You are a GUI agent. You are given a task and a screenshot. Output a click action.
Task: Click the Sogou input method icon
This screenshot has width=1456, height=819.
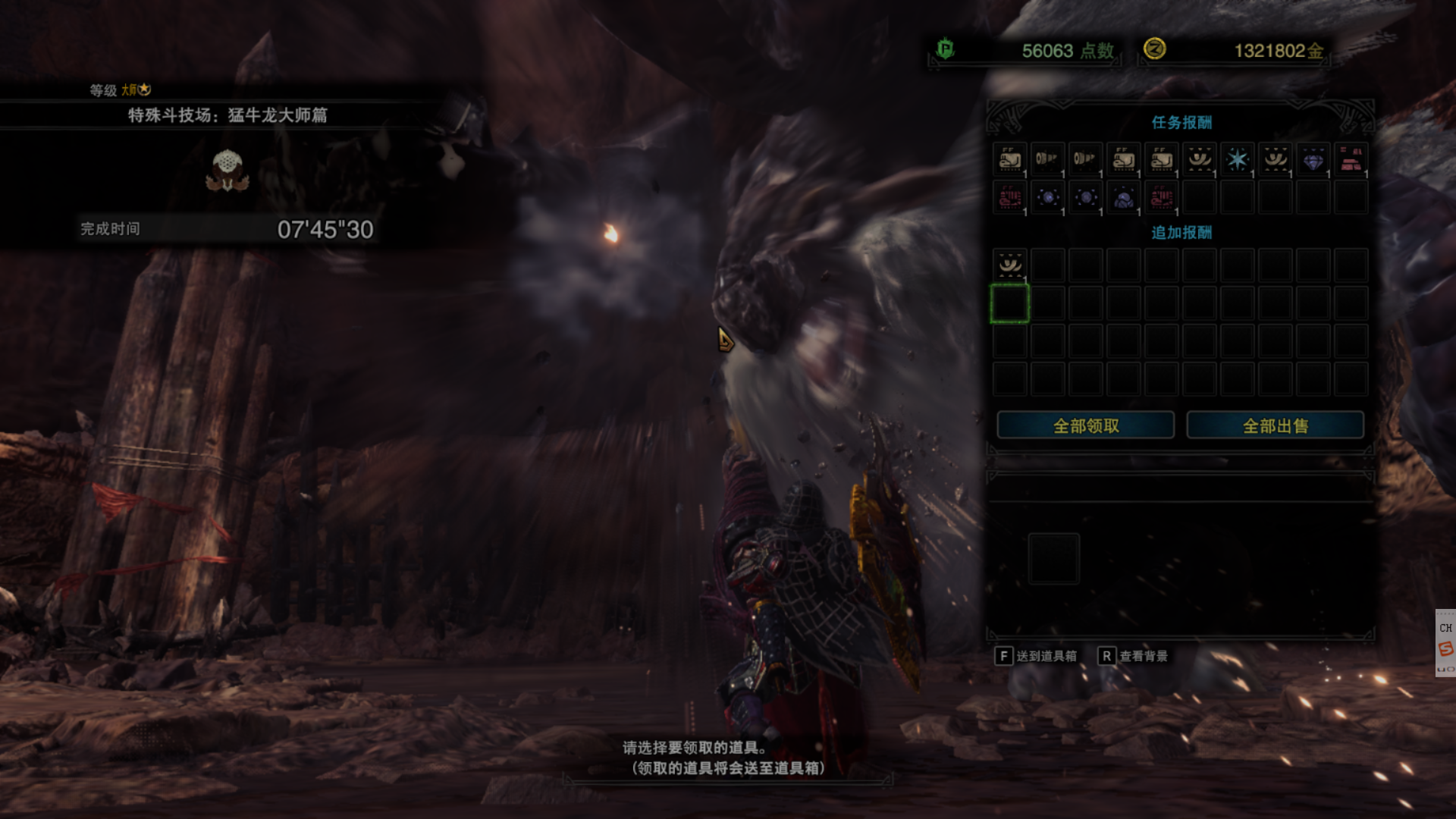pos(1445,648)
